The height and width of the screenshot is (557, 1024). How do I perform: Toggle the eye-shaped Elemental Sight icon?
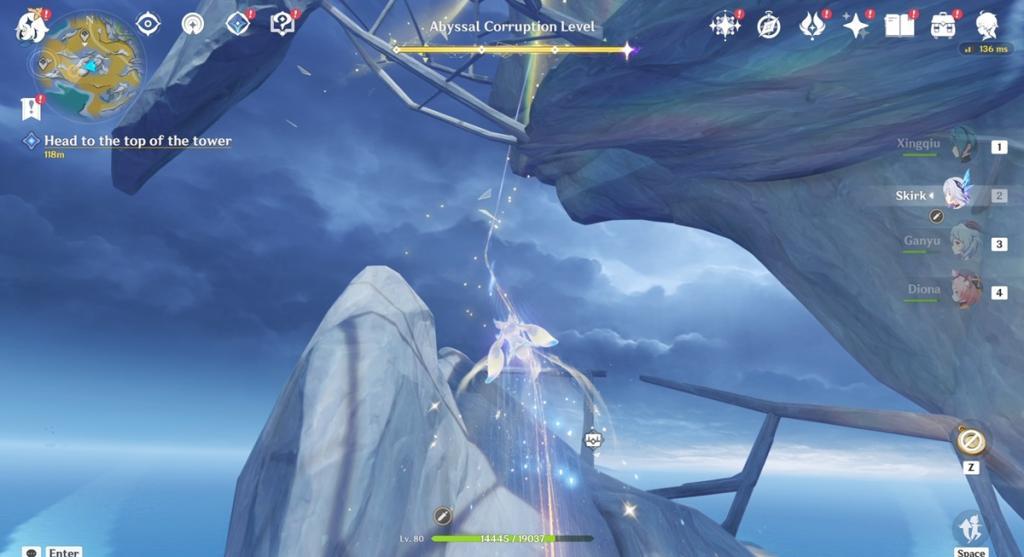coord(148,24)
